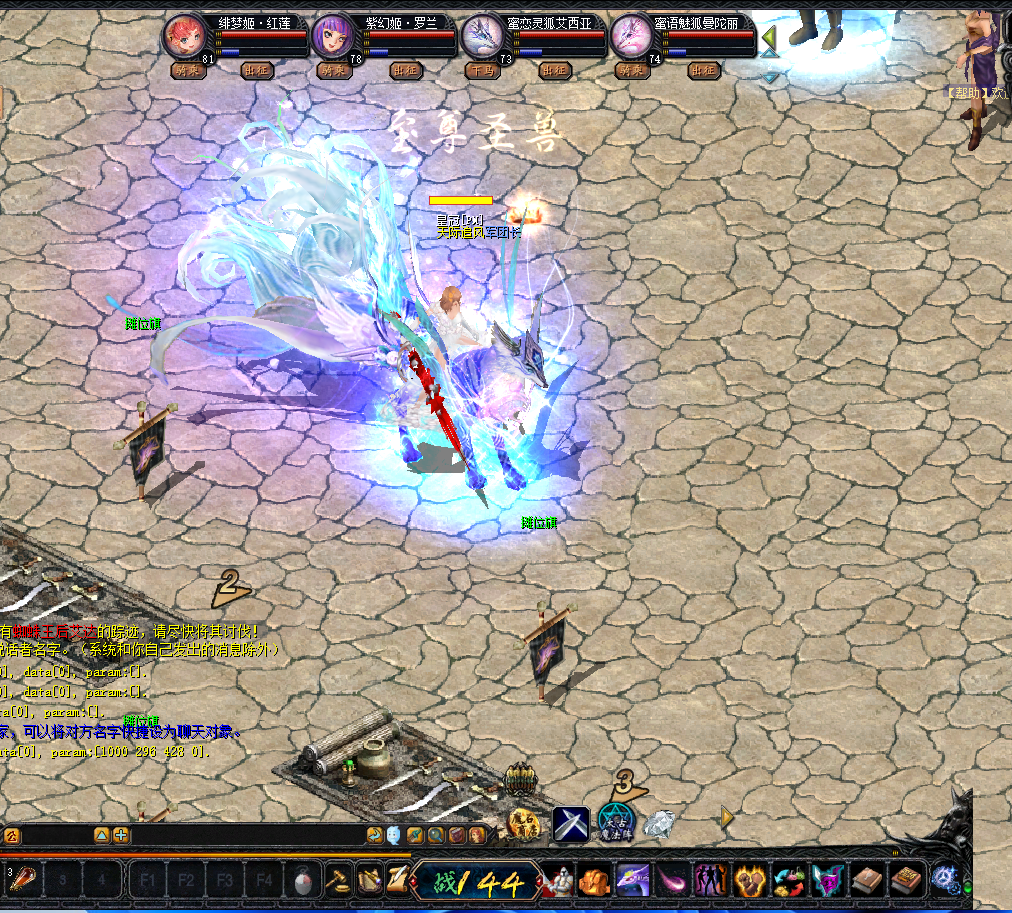Screen dimensions: 1012x913
Task: Collapse the pet panel with the green arrow
Action: (769, 41)
